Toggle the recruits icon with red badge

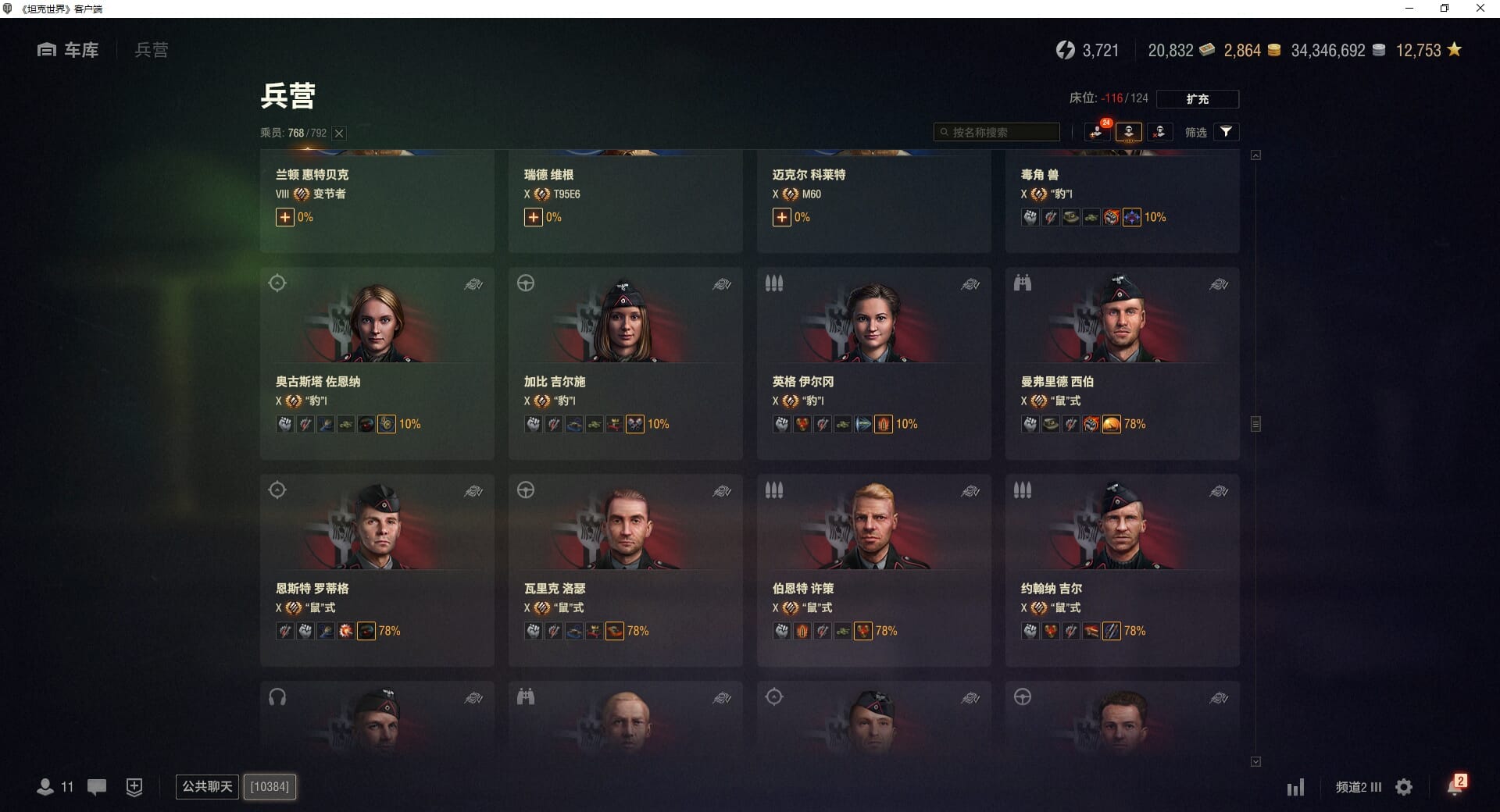point(1097,132)
